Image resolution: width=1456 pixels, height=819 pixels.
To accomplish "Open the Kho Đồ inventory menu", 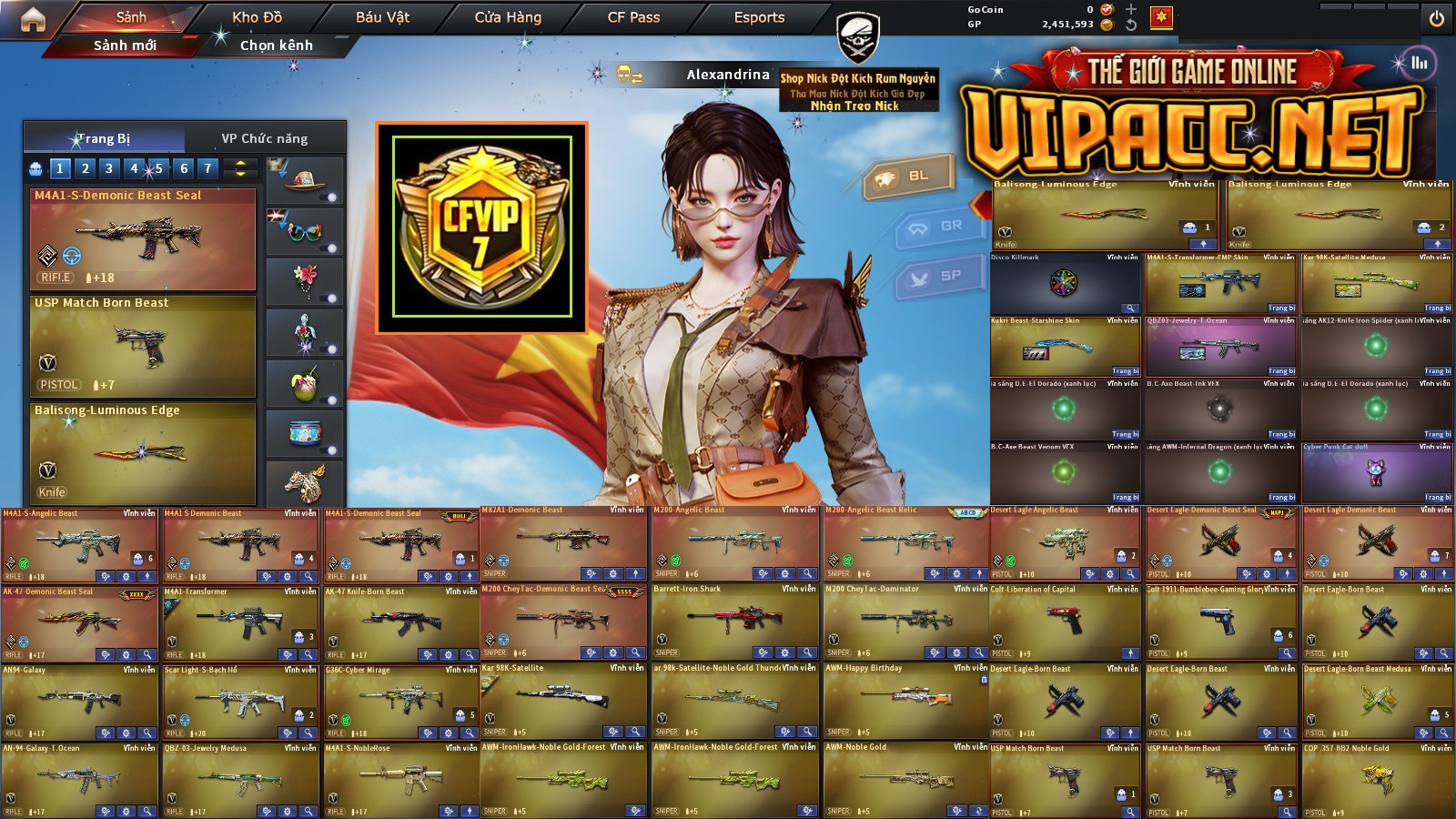I will (x=257, y=17).
